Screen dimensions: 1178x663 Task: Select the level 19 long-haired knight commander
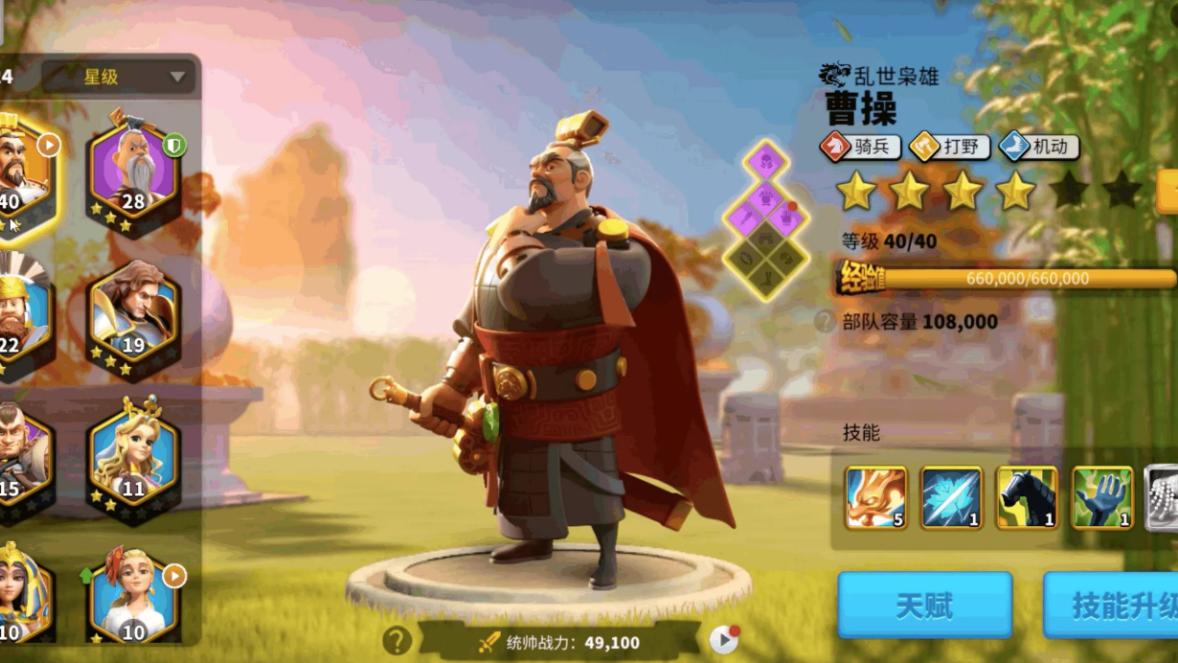(134, 316)
